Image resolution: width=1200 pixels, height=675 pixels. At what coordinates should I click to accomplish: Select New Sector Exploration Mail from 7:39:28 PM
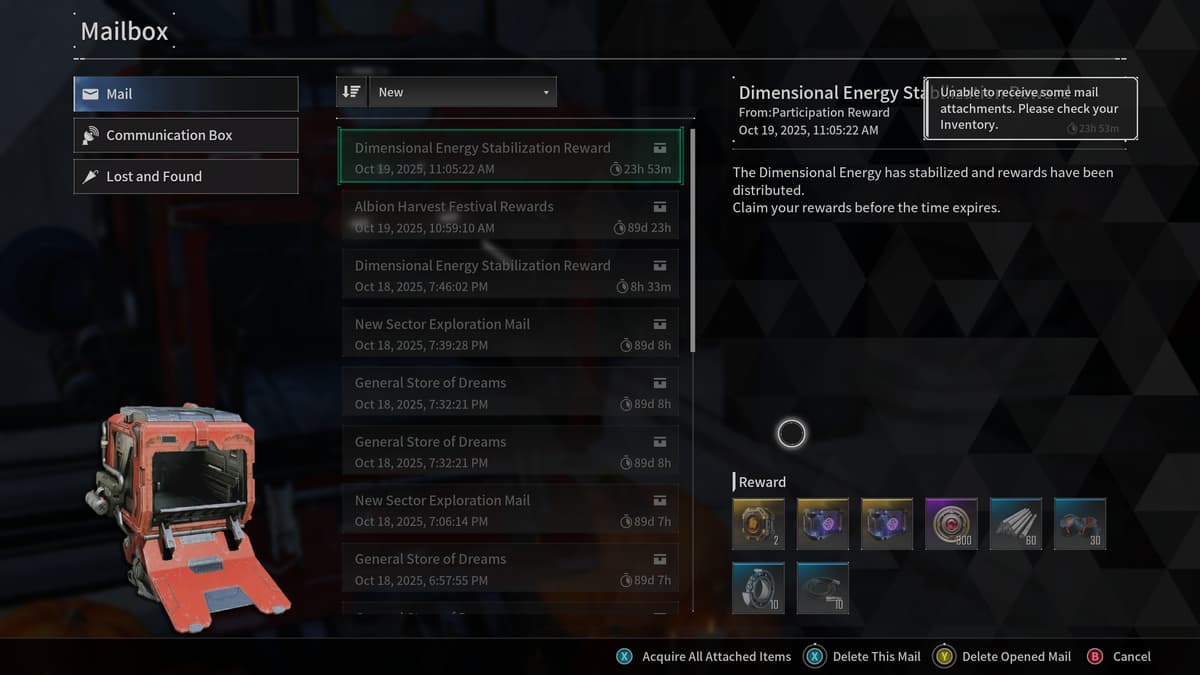click(x=510, y=334)
